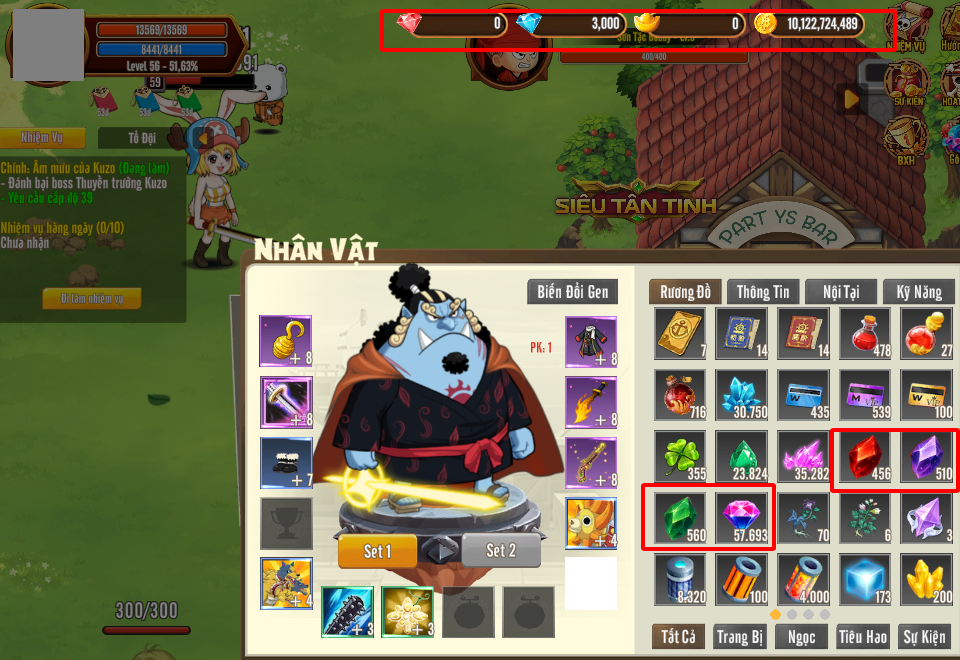Image resolution: width=960 pixels, height=660 pixels.
Task: Click the Đi làm nhiệm vụ button
Action: point(92,298)
